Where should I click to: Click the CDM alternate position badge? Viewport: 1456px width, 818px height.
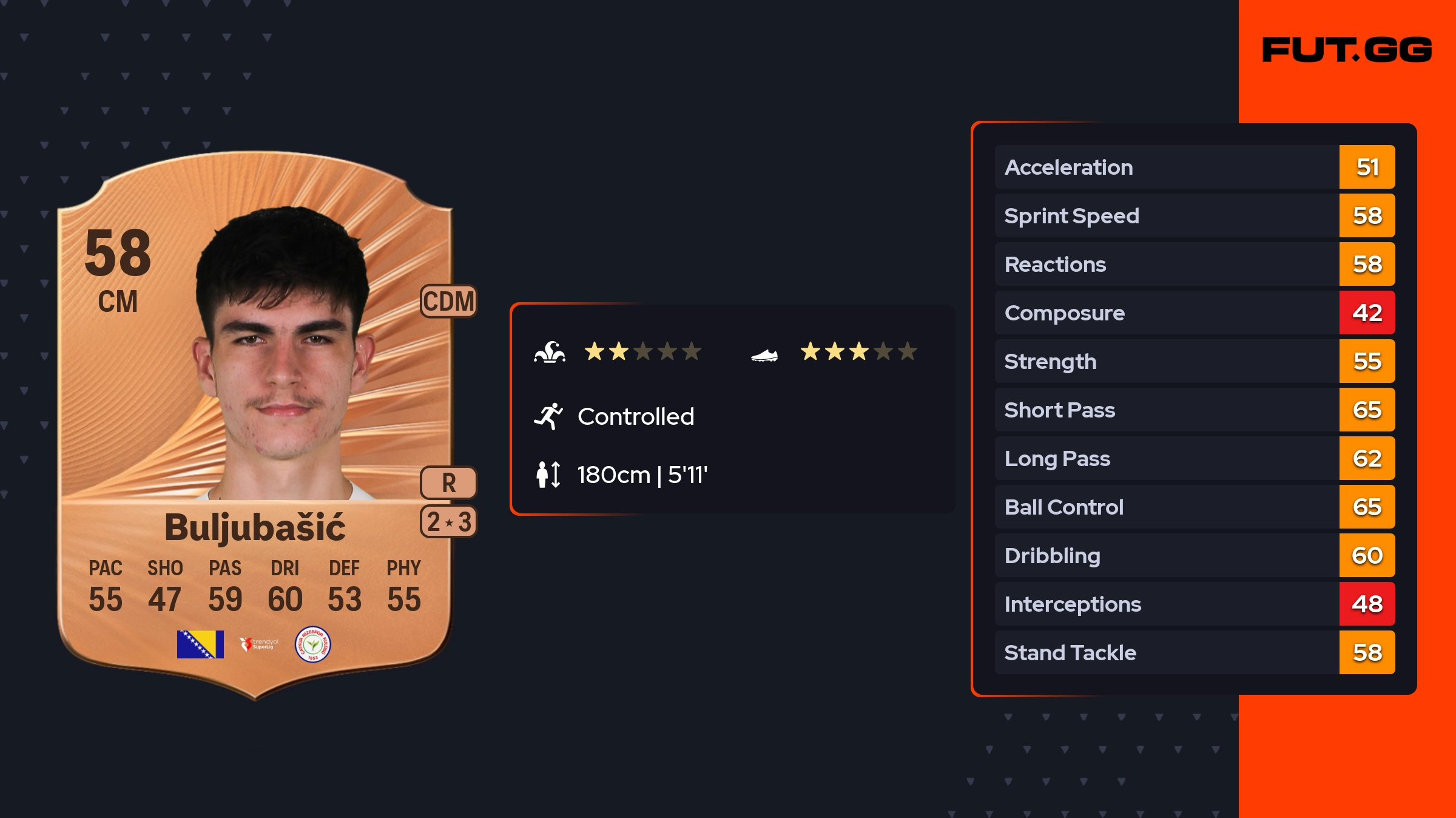pos(448,302)
